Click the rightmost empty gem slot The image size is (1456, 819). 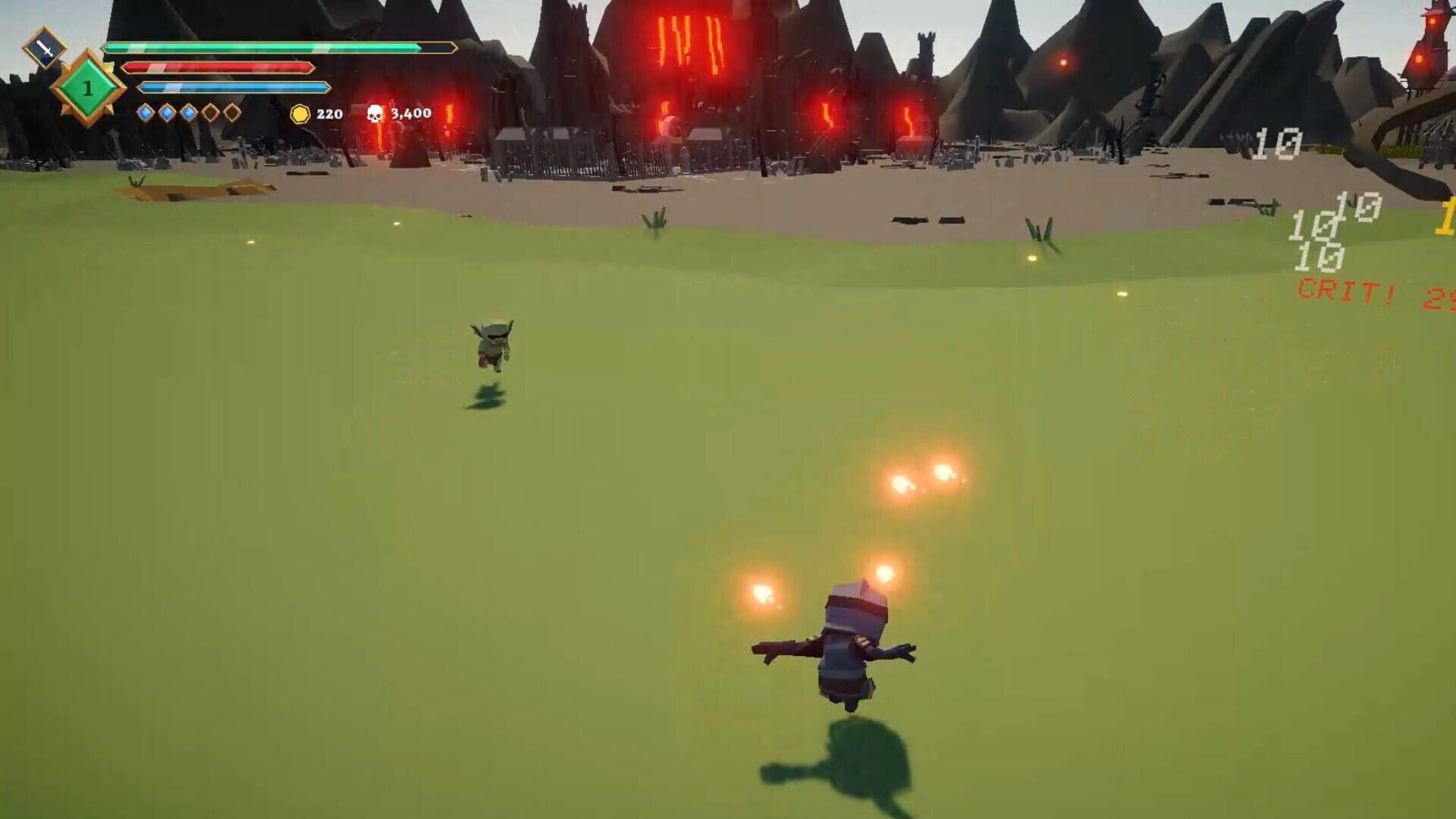(x=231, y=114)
